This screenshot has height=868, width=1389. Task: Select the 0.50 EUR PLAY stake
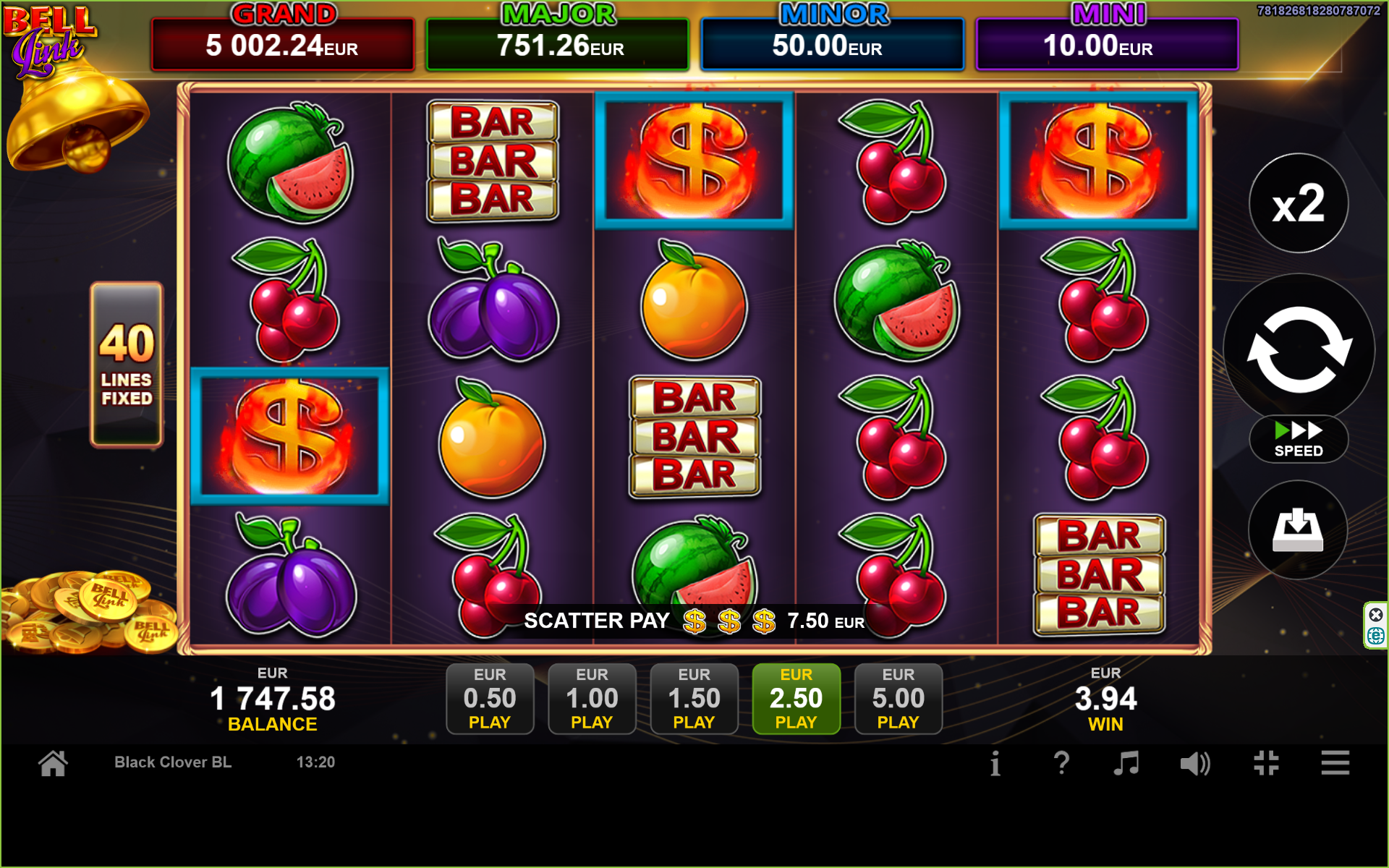pos(490,697)
